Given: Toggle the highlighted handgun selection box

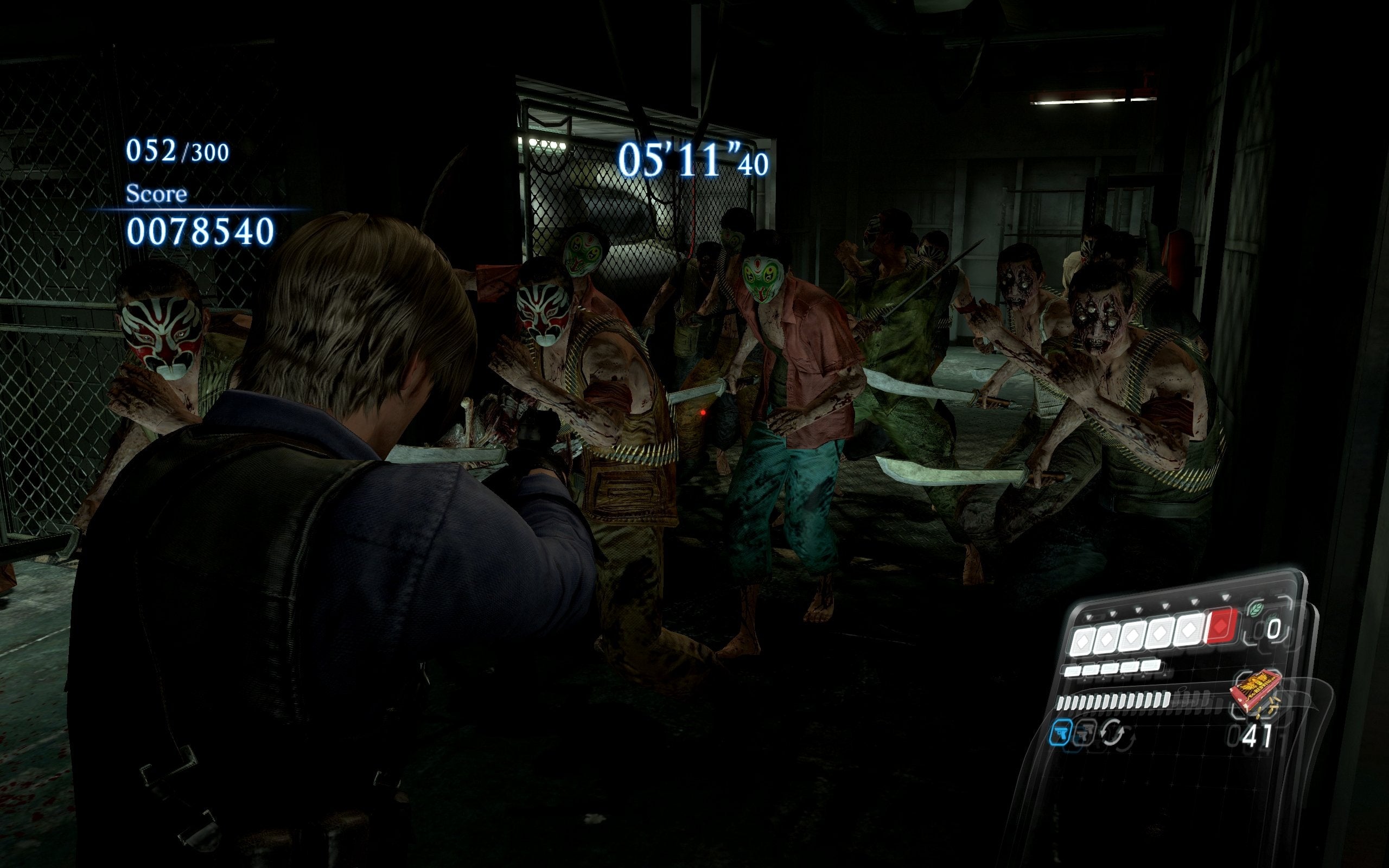Looking at the screenshot, I should [x=1062, y=733].
